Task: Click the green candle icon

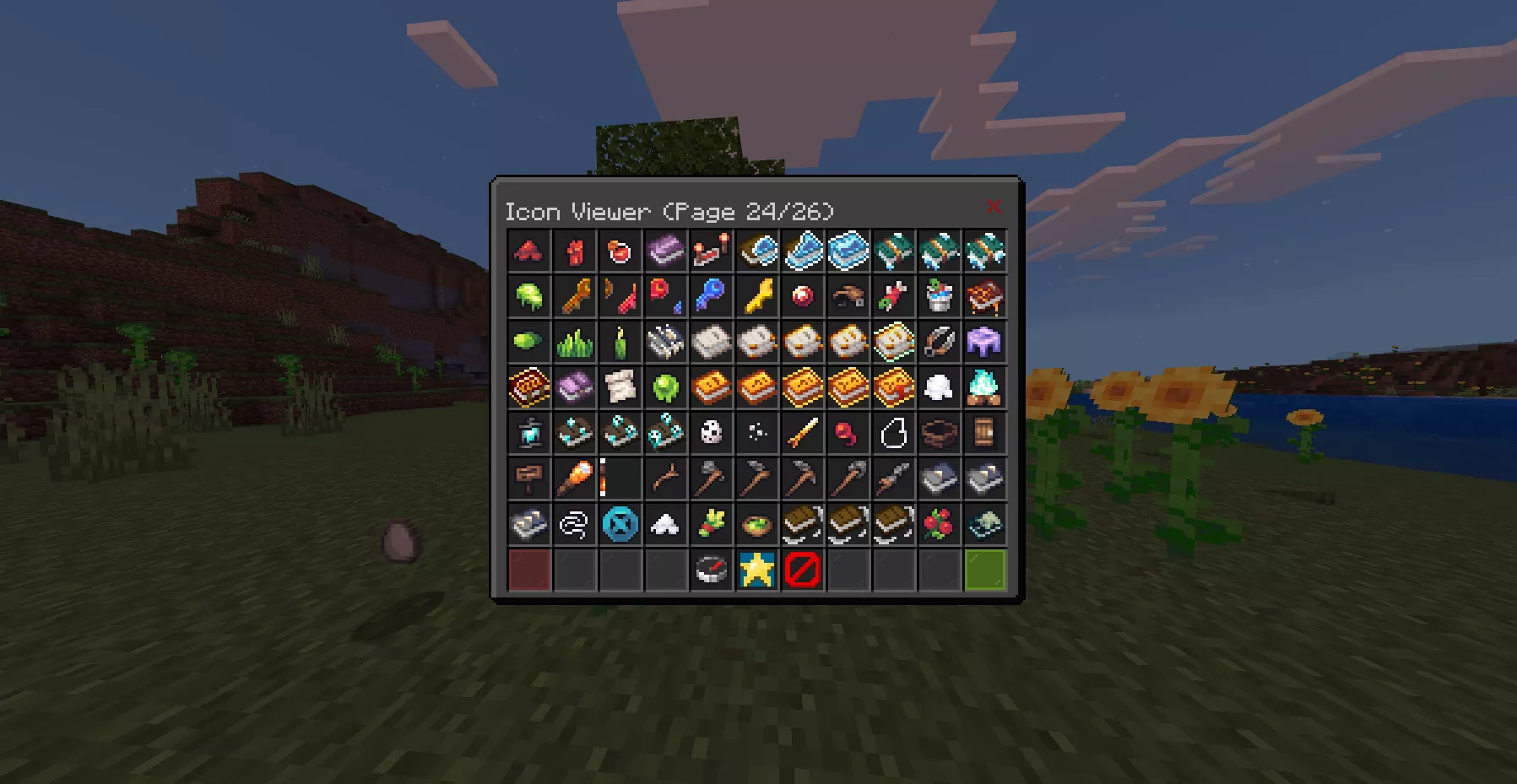Action: coord(620,342)
